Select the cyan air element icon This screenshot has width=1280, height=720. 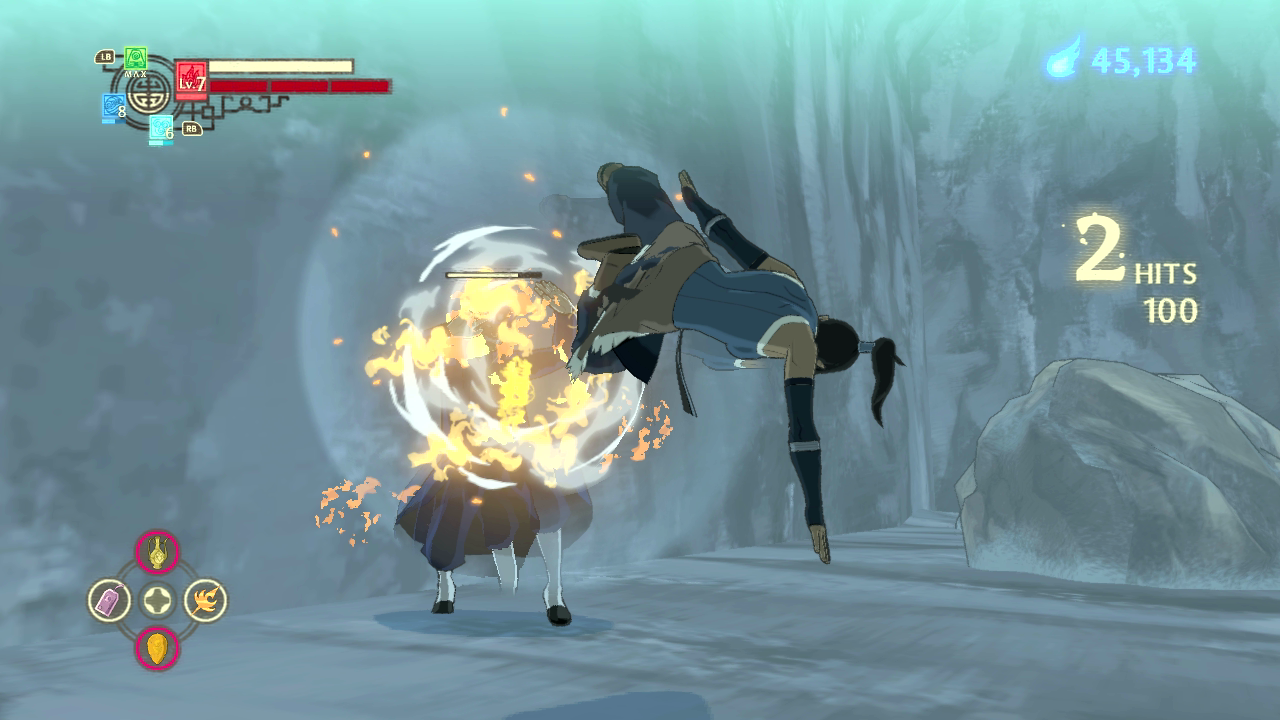tap(160, 127)
